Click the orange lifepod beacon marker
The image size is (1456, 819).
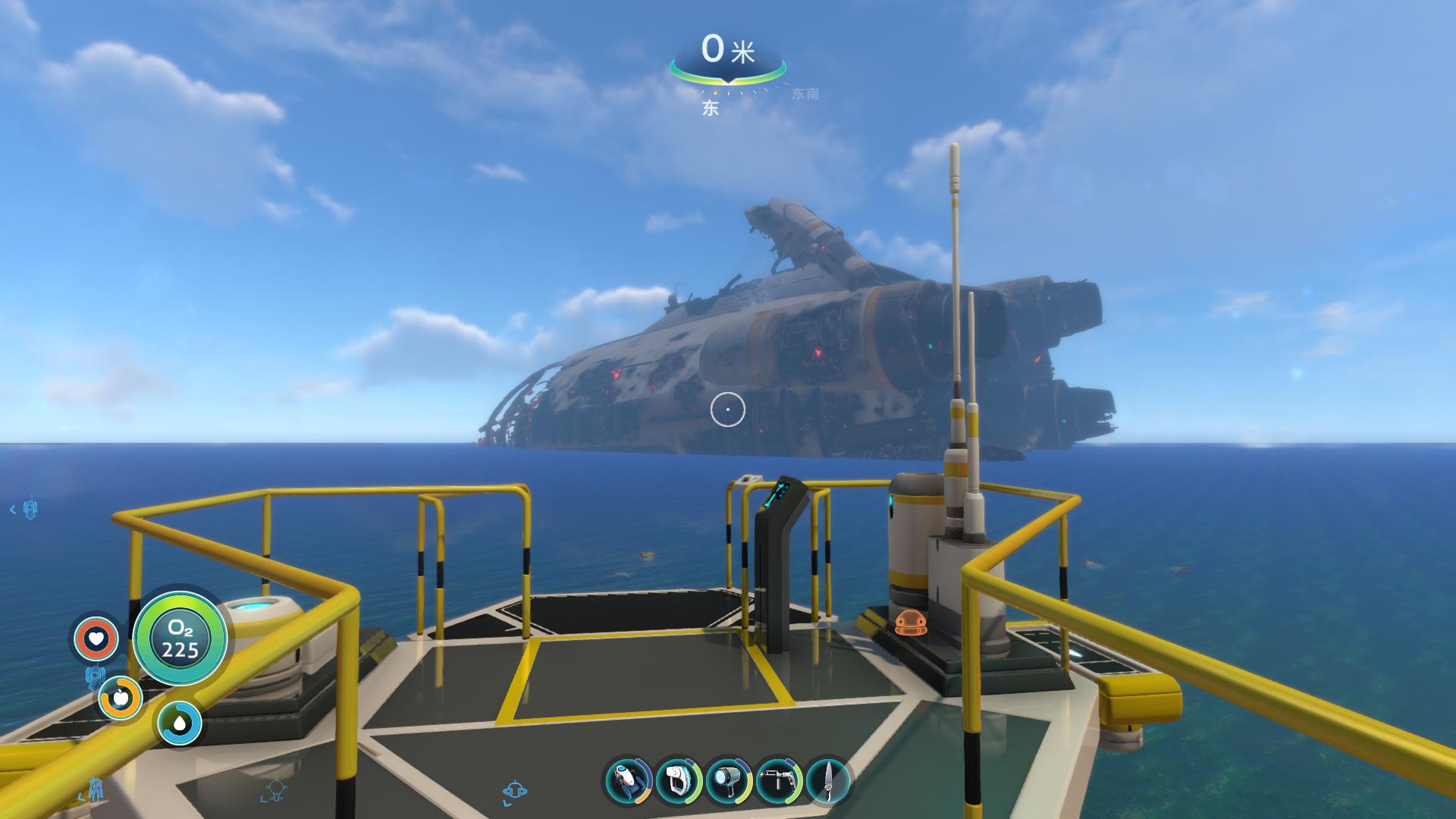911,623
